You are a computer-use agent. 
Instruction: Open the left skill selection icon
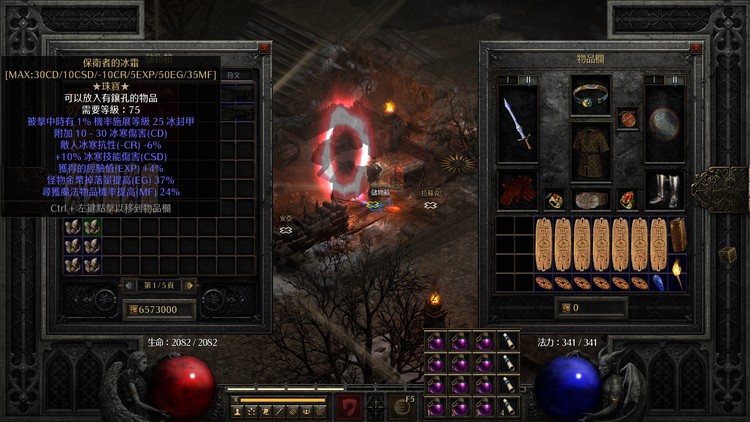tap(347, 405)
